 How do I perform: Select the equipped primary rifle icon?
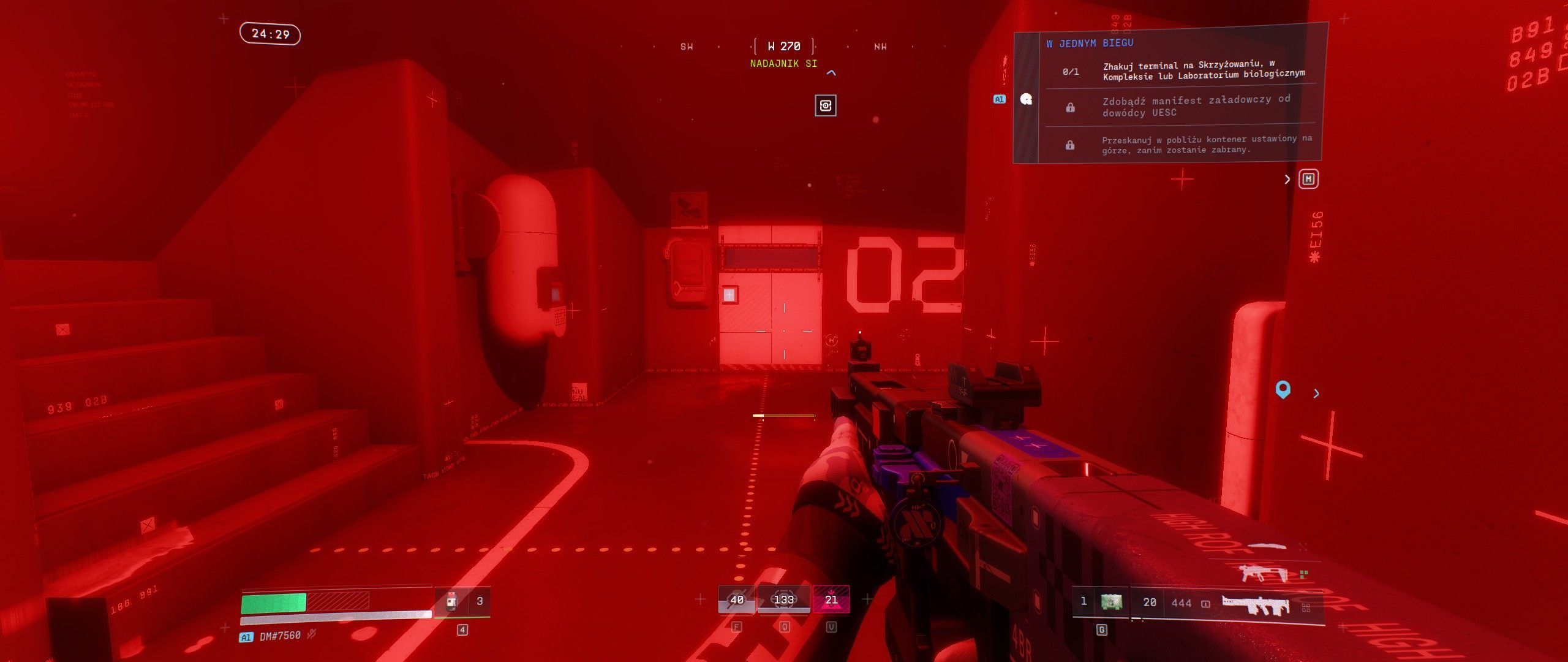click(x=1256, y=604)
